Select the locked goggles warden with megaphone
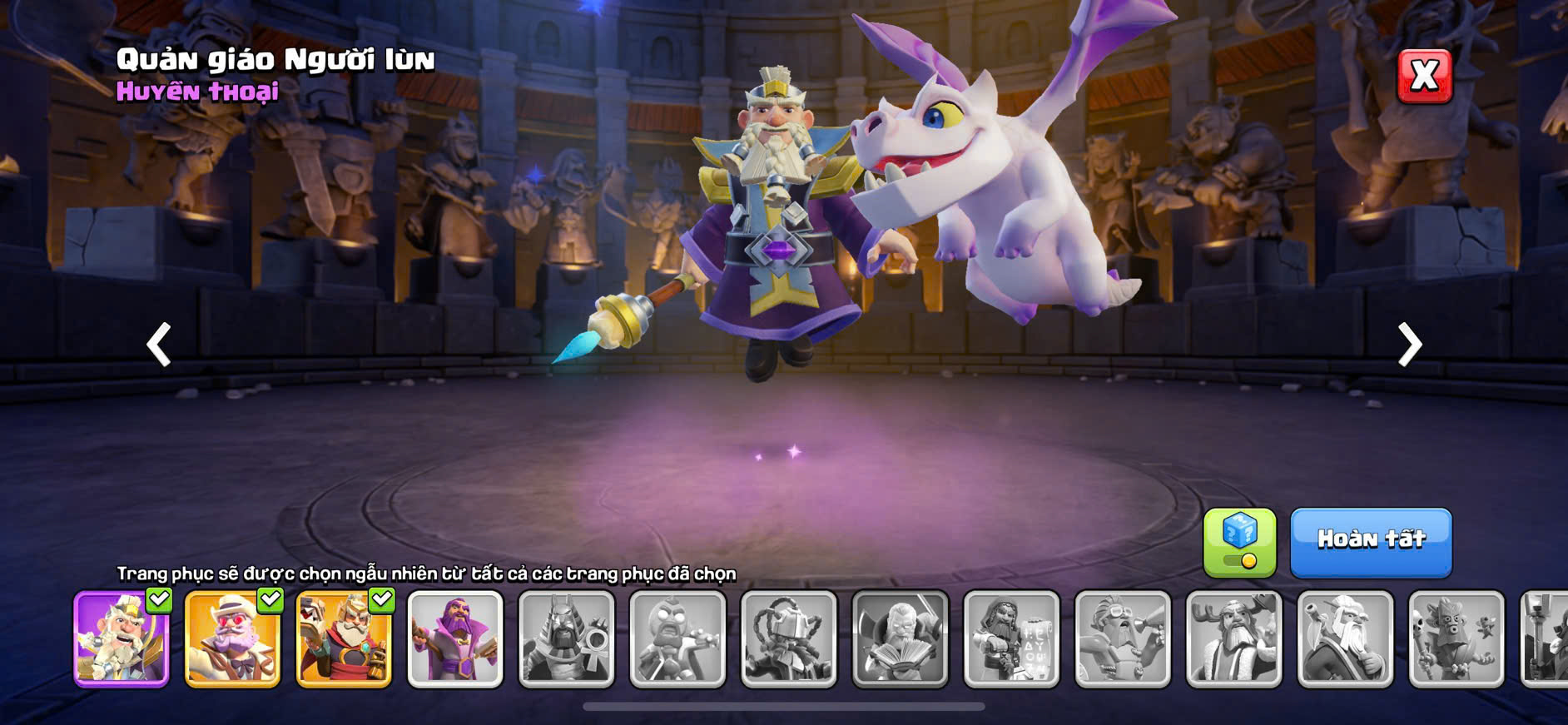The height and width of the screenshot is (725, 1568). click(1123, 638)
